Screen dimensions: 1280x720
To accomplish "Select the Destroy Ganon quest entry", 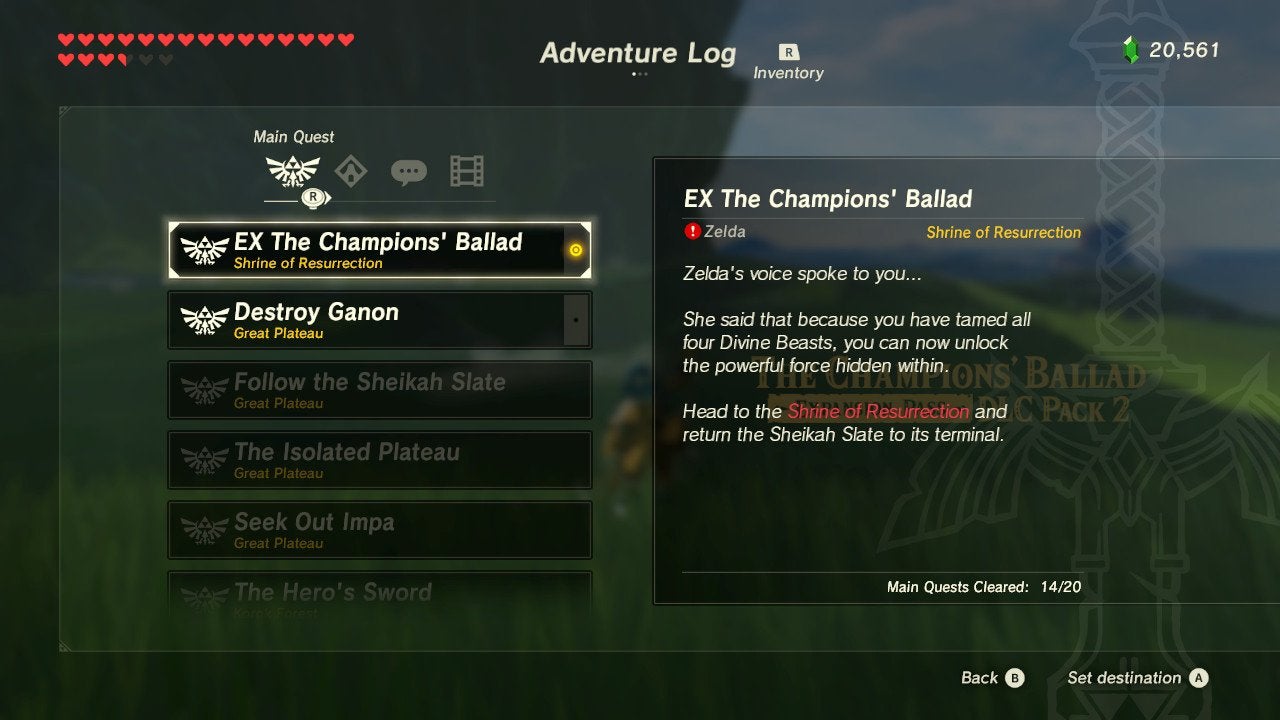I will [x=380, y=319].
